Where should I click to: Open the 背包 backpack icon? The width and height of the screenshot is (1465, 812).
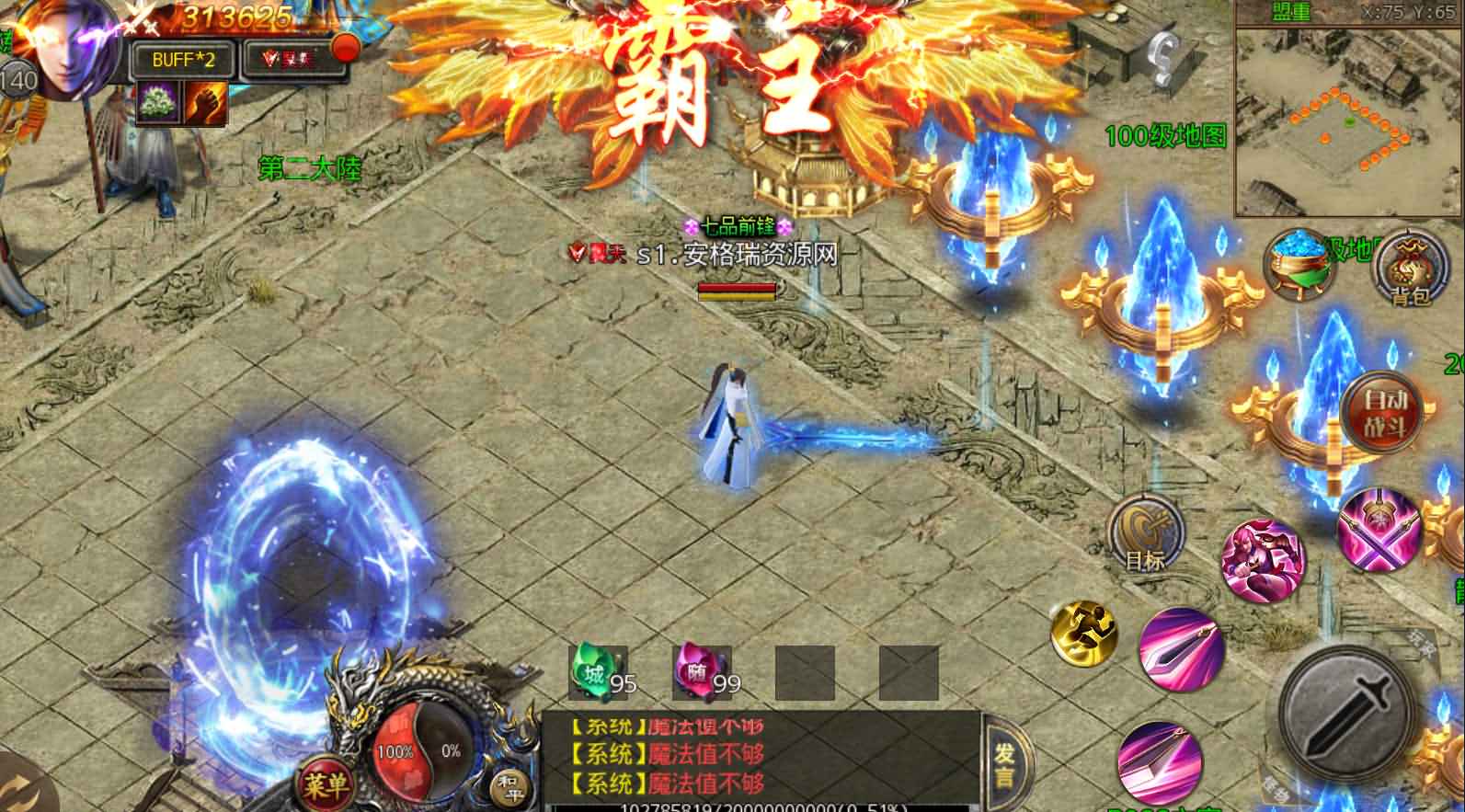pos(1409,269)
